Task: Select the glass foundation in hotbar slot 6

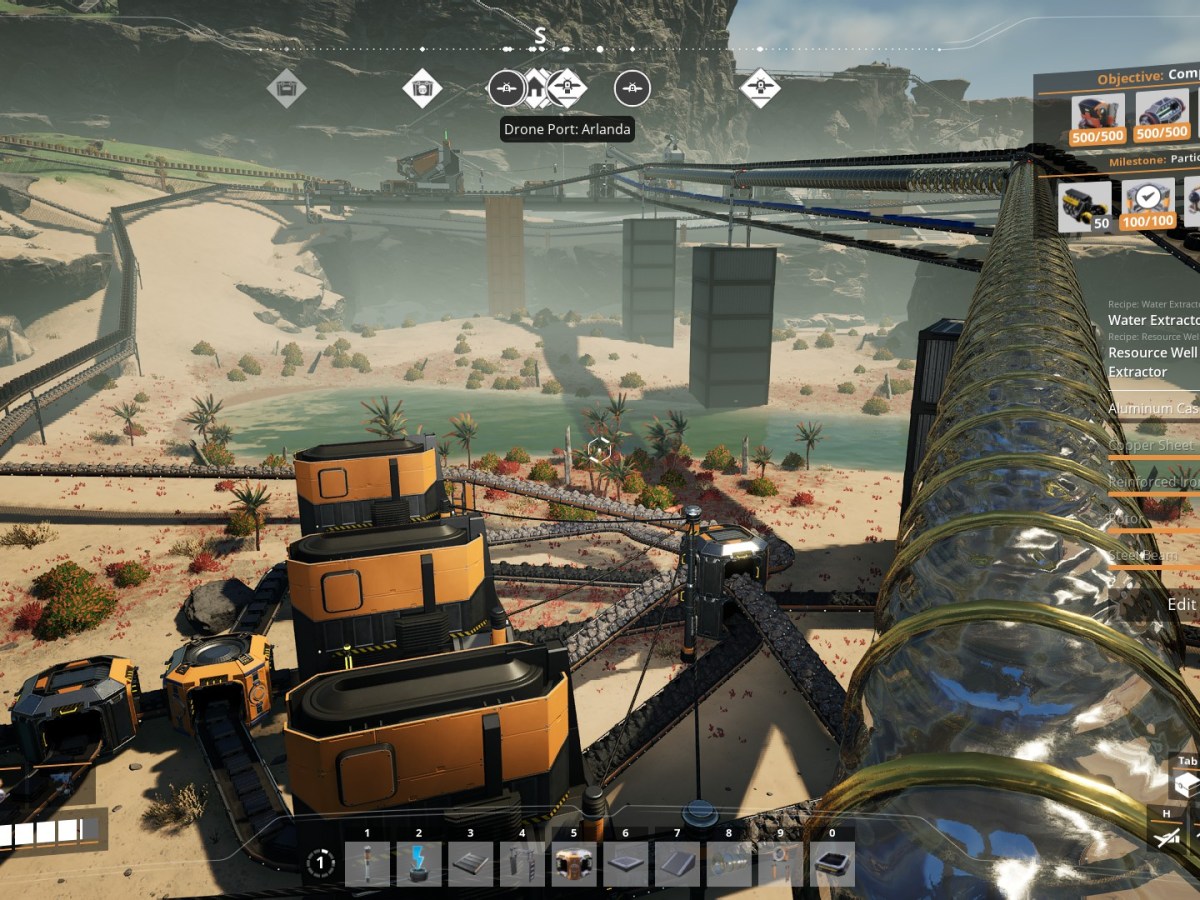Action: point(627,864)
